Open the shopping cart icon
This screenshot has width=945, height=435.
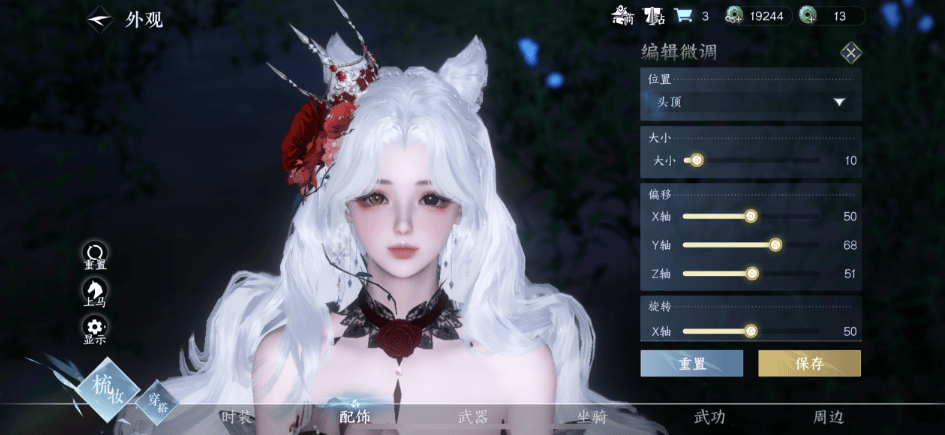point(684,15)
